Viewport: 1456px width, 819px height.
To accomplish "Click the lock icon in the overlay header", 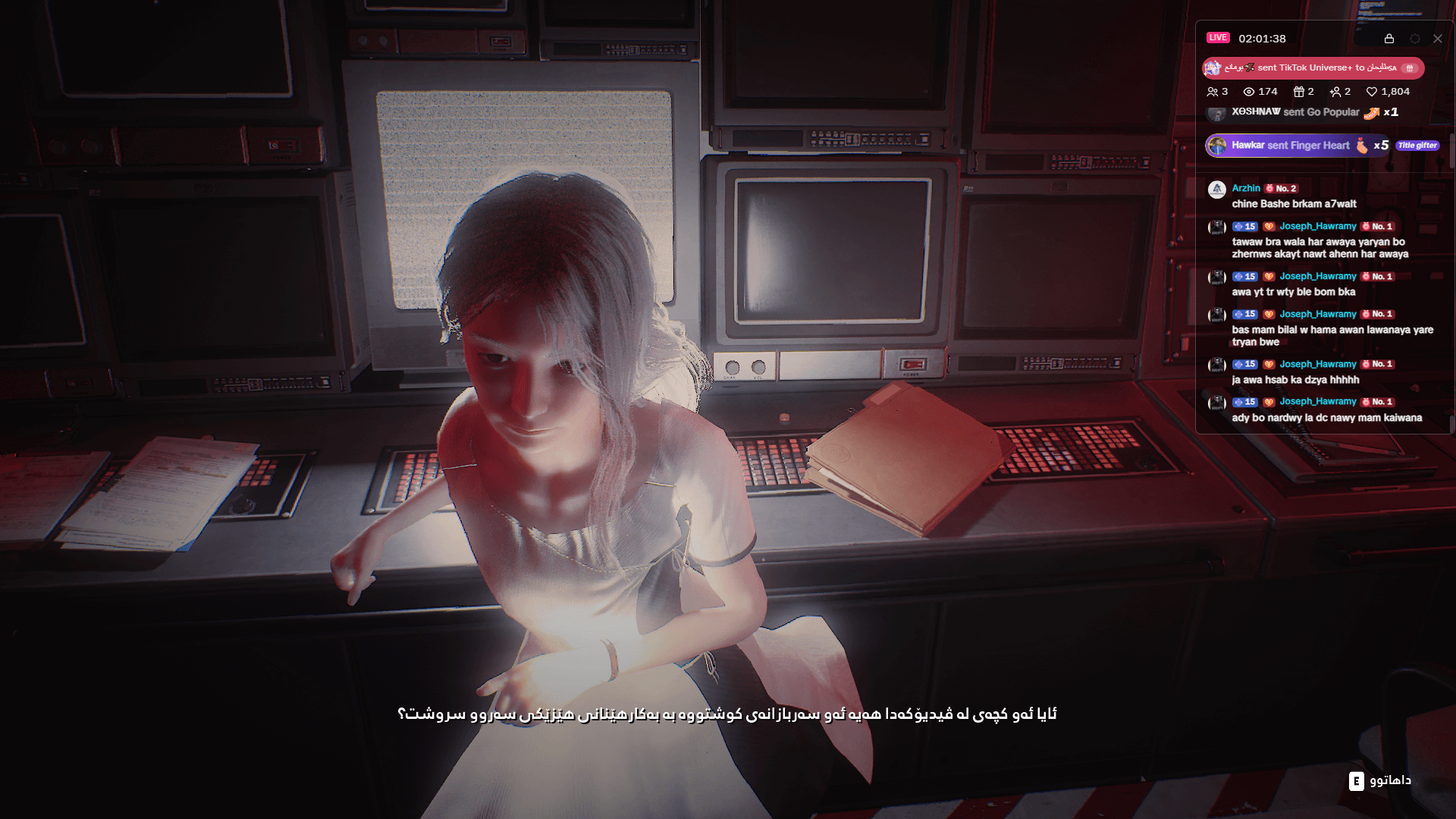I will [1389, 39].
